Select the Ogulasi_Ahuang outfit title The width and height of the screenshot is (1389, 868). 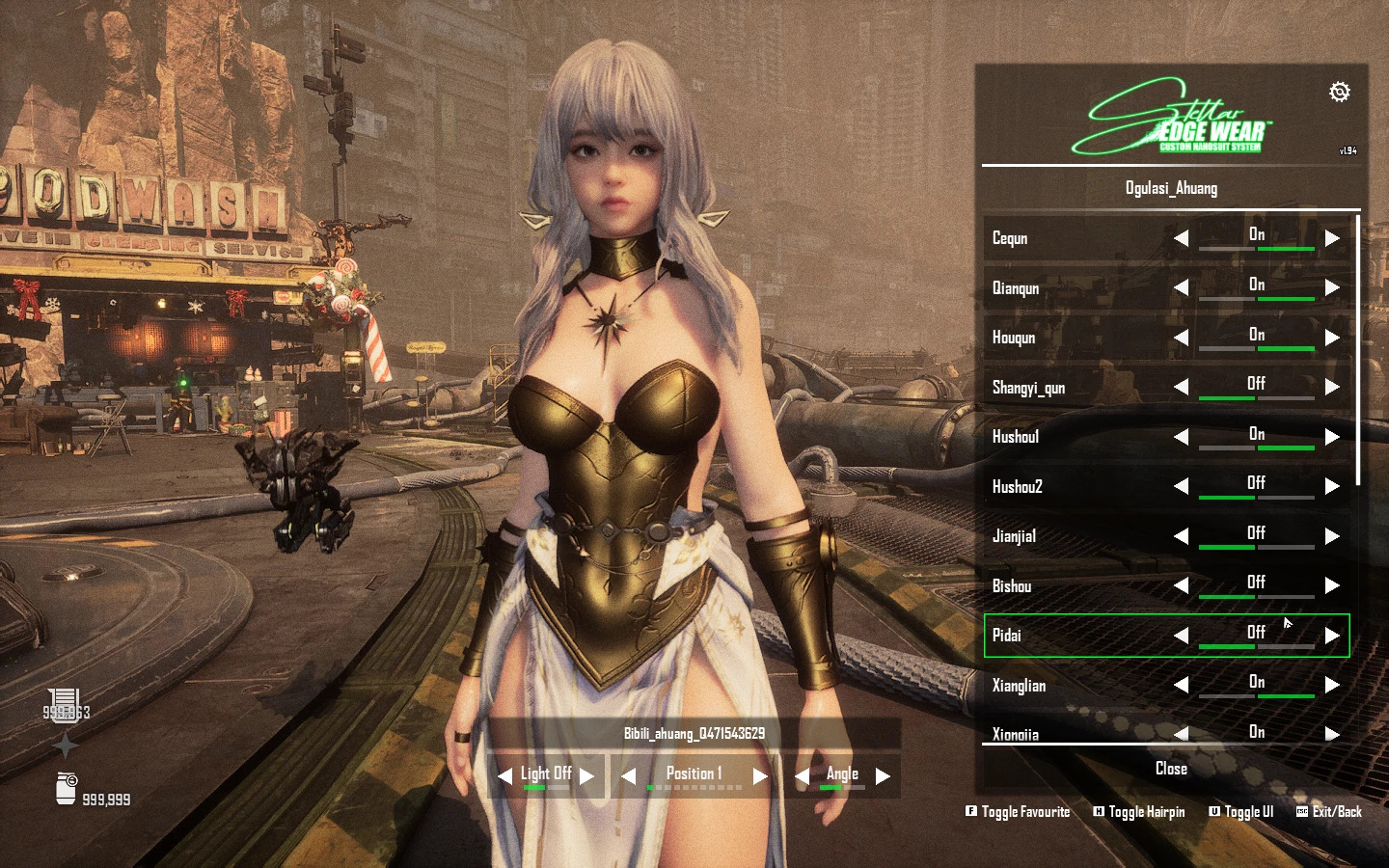coord(1171,188)
